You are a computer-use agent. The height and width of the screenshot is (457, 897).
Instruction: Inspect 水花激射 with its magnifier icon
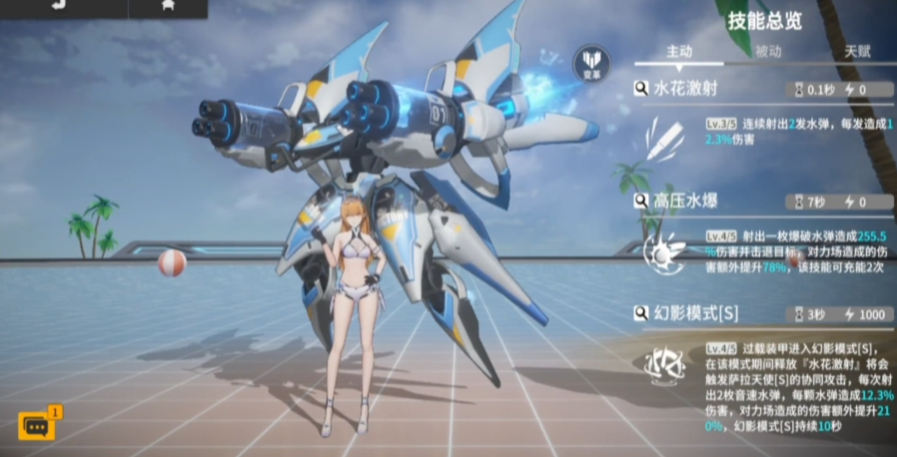642,89
